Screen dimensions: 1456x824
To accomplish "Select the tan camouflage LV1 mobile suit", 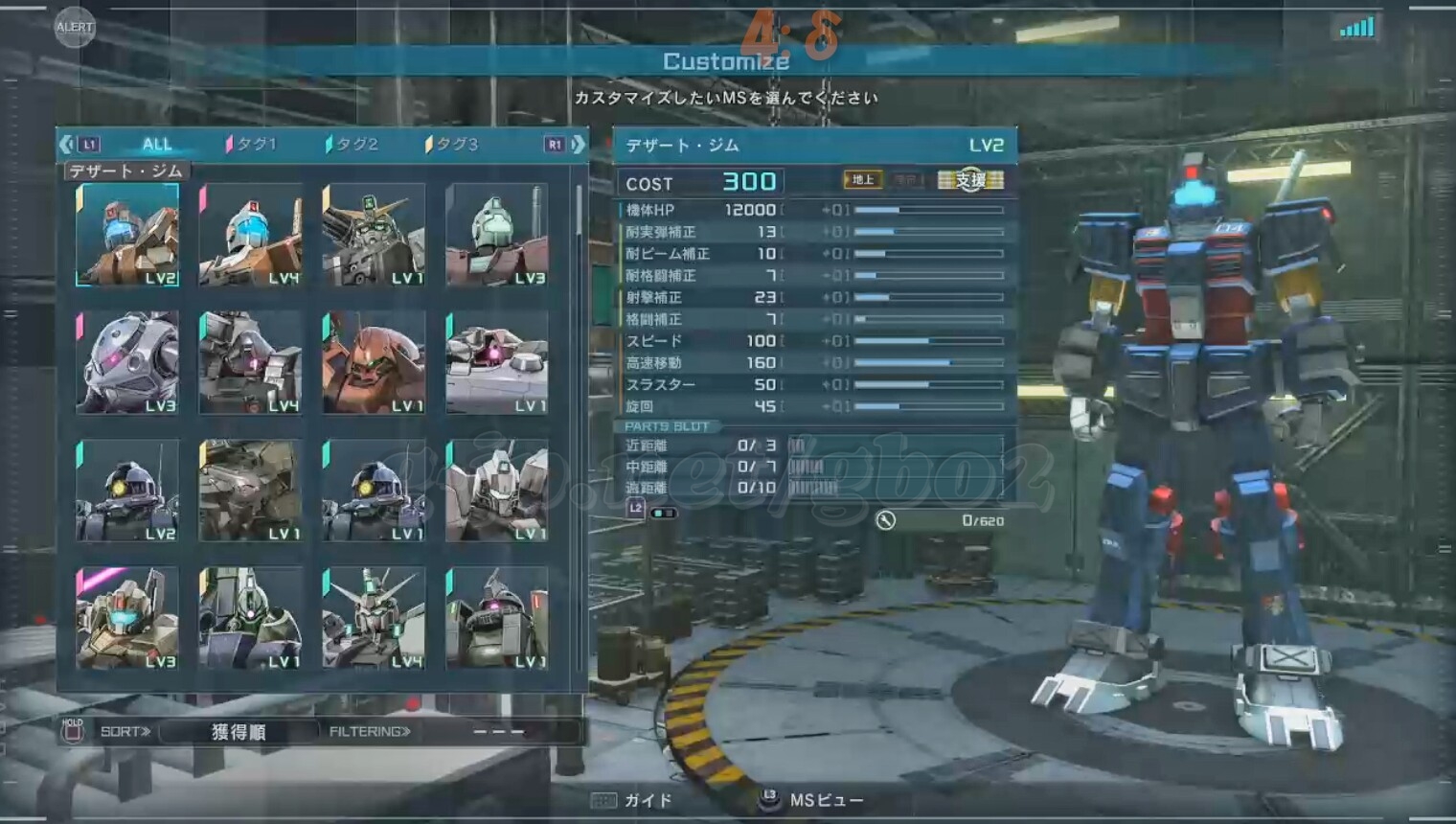I will pos(250,491).
